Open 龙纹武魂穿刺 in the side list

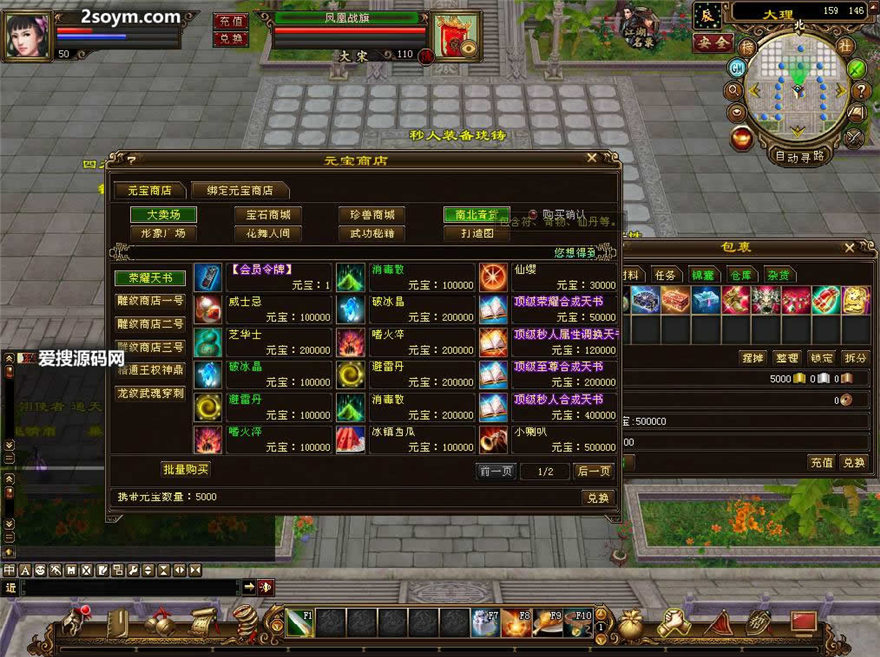[150, 393]
